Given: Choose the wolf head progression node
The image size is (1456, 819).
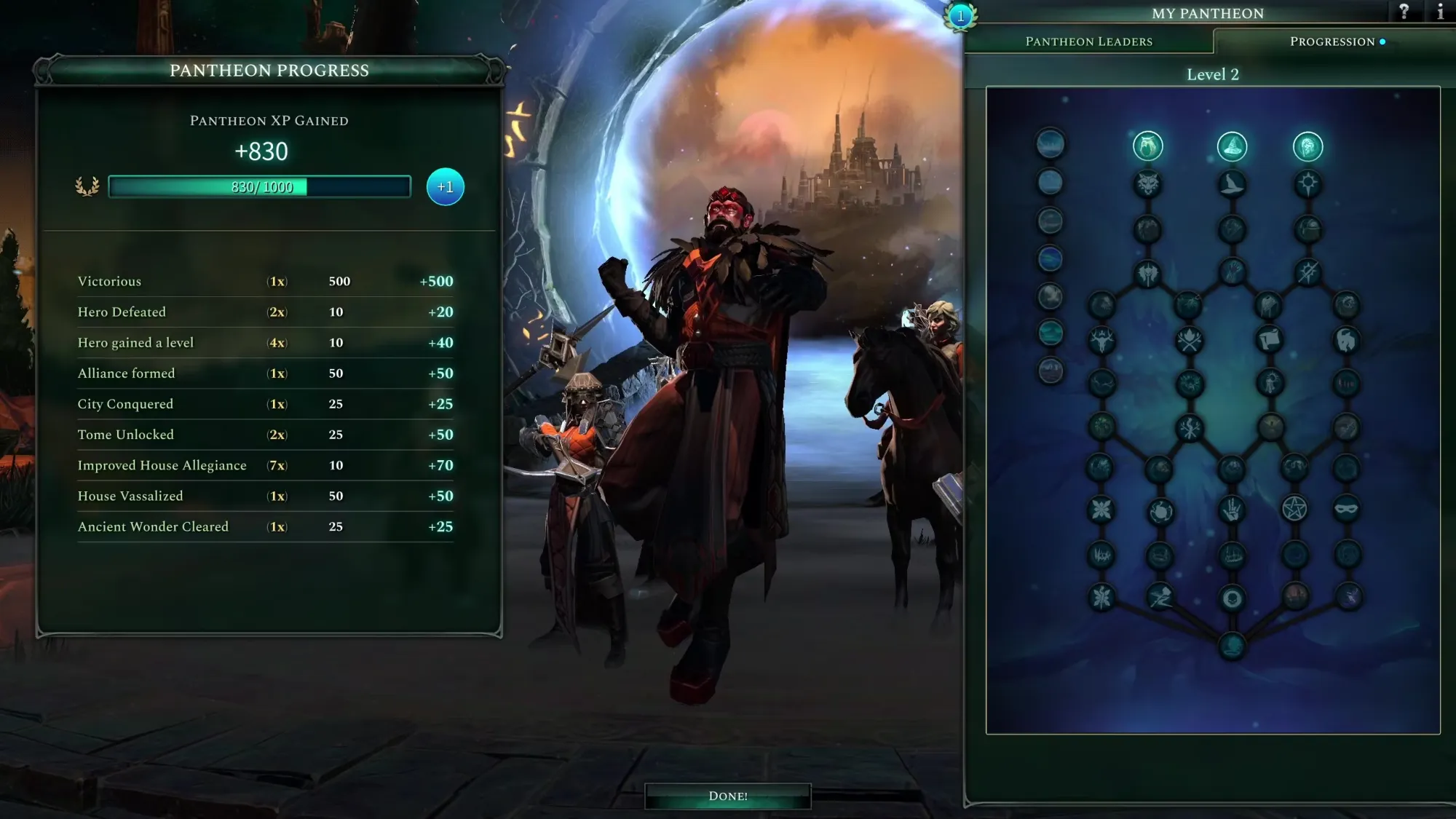Looking at the screenshot, I should (x=1148, y=184).
